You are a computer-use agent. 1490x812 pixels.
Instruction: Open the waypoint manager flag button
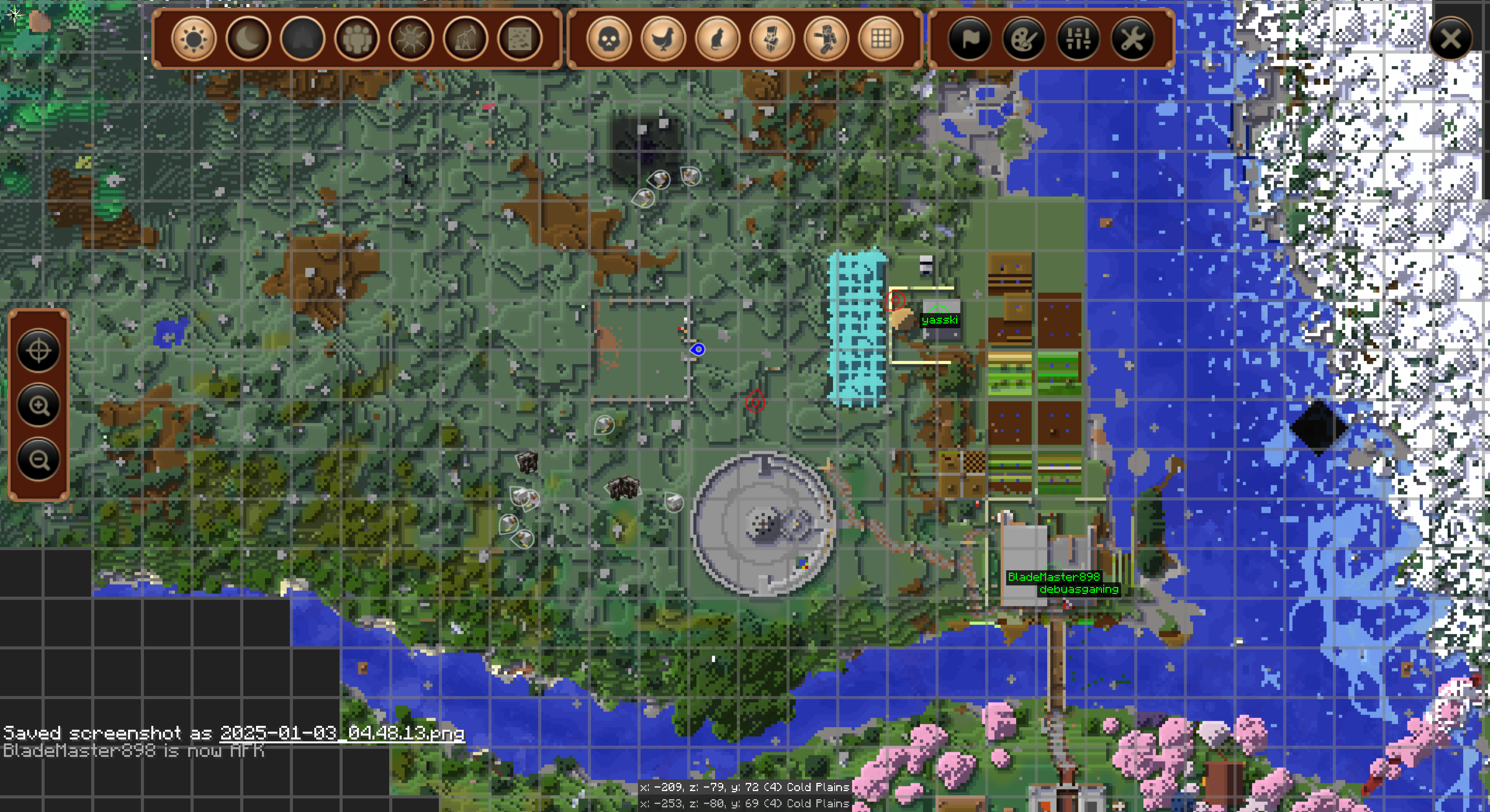click(969, 39)
